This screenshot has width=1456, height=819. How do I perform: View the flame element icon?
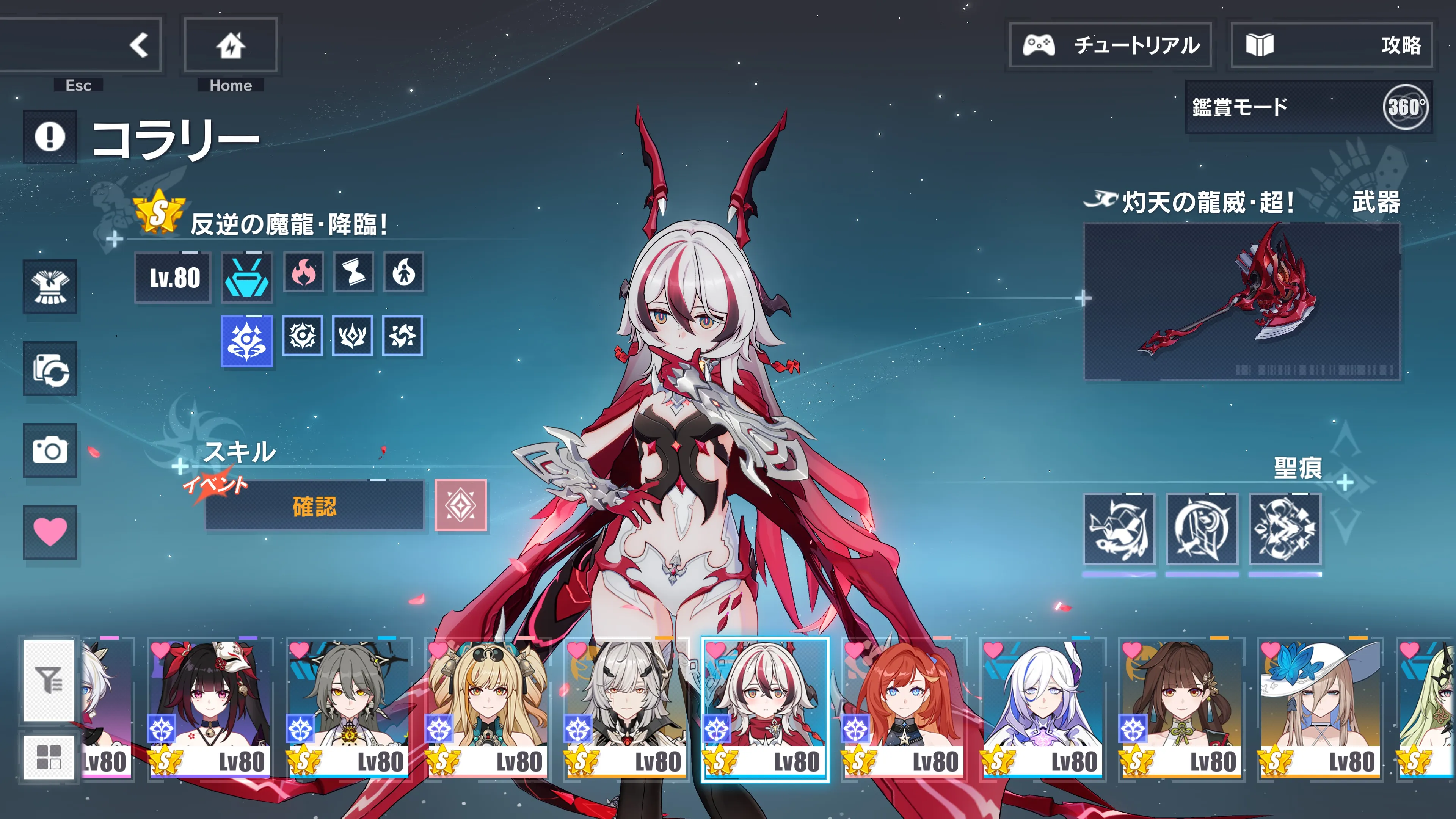[x=303, y=273]
